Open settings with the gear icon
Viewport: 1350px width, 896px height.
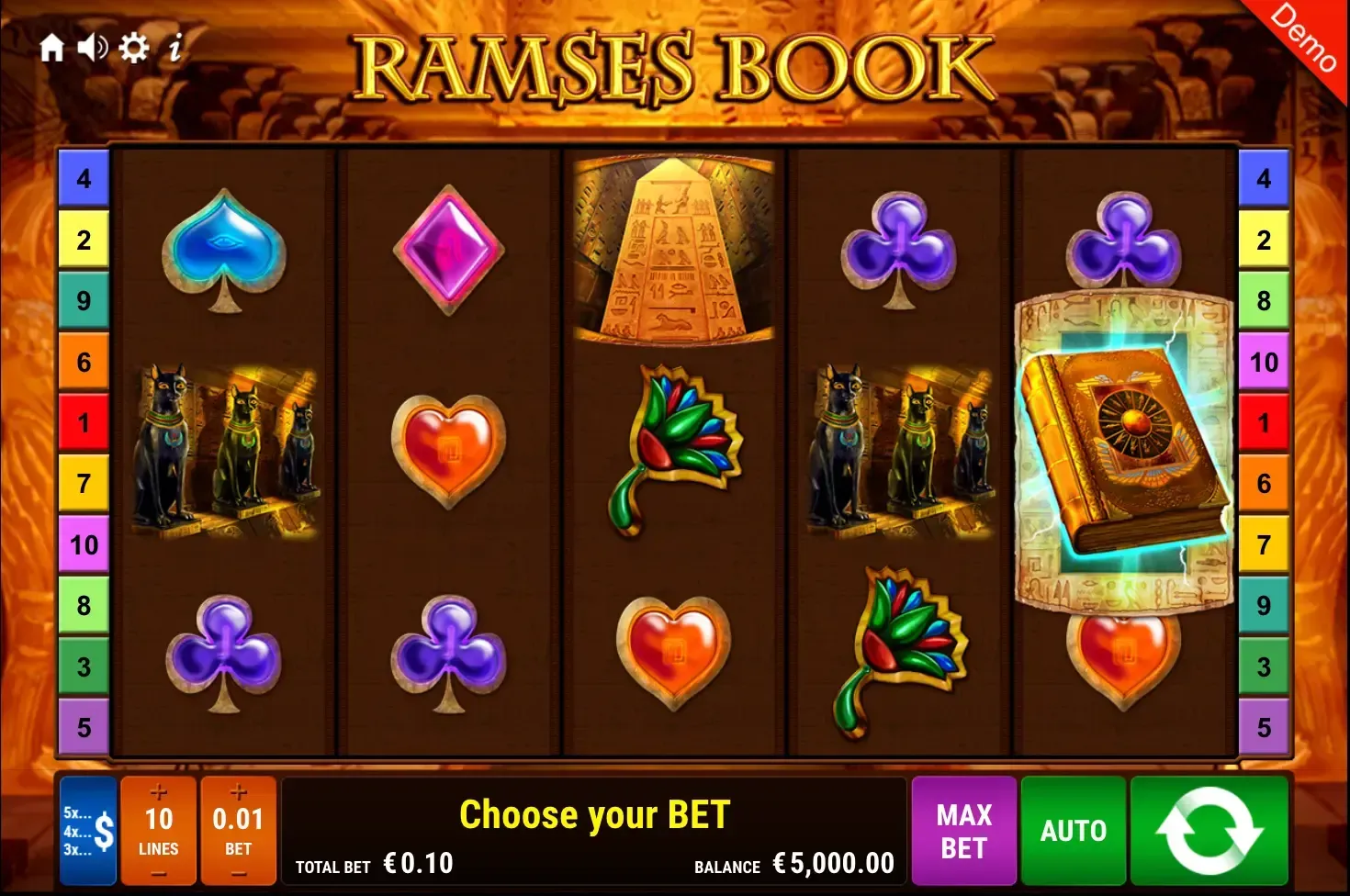(x=135, y=49)
